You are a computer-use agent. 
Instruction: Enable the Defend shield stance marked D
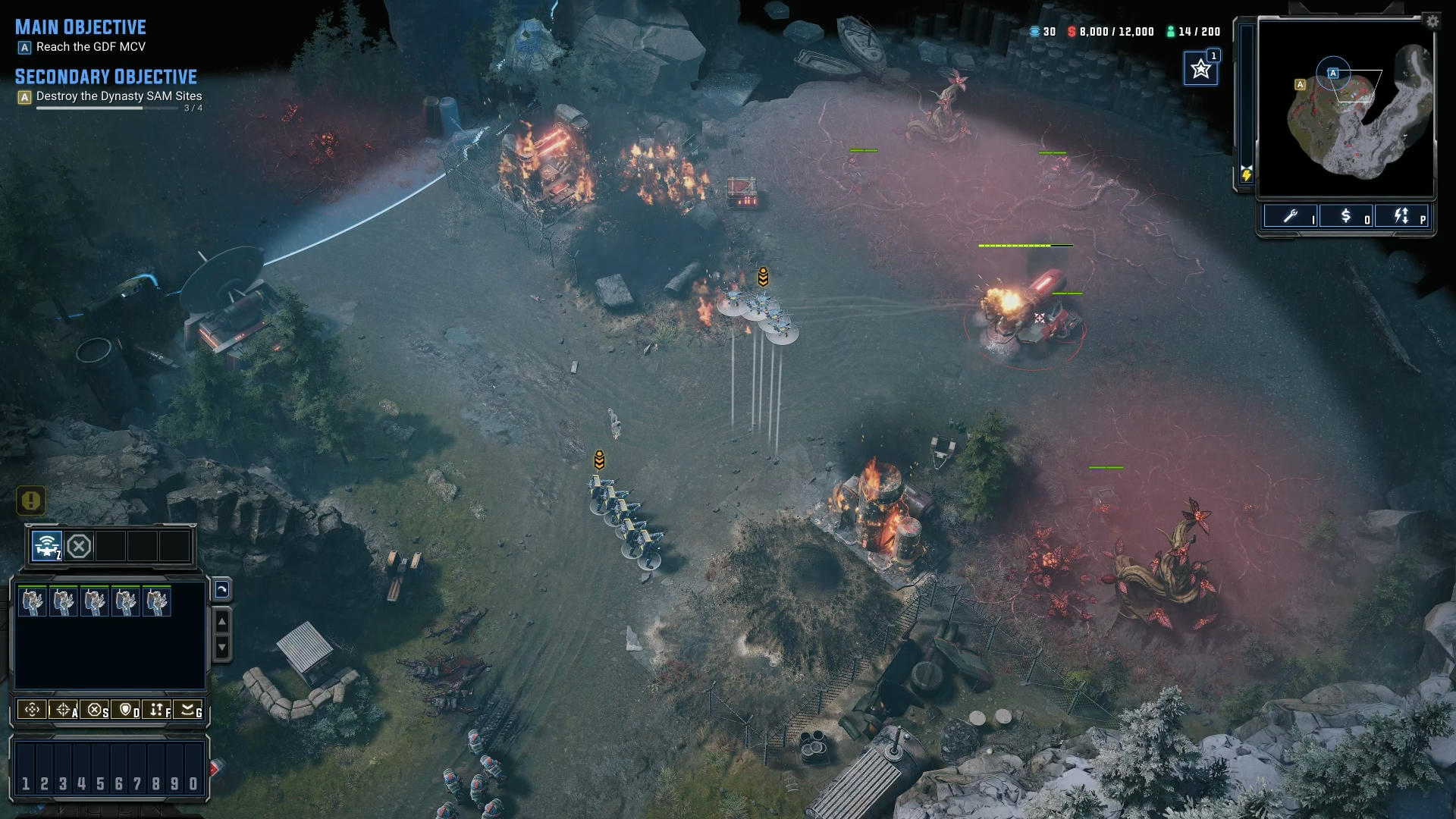(x=126, y=711)
